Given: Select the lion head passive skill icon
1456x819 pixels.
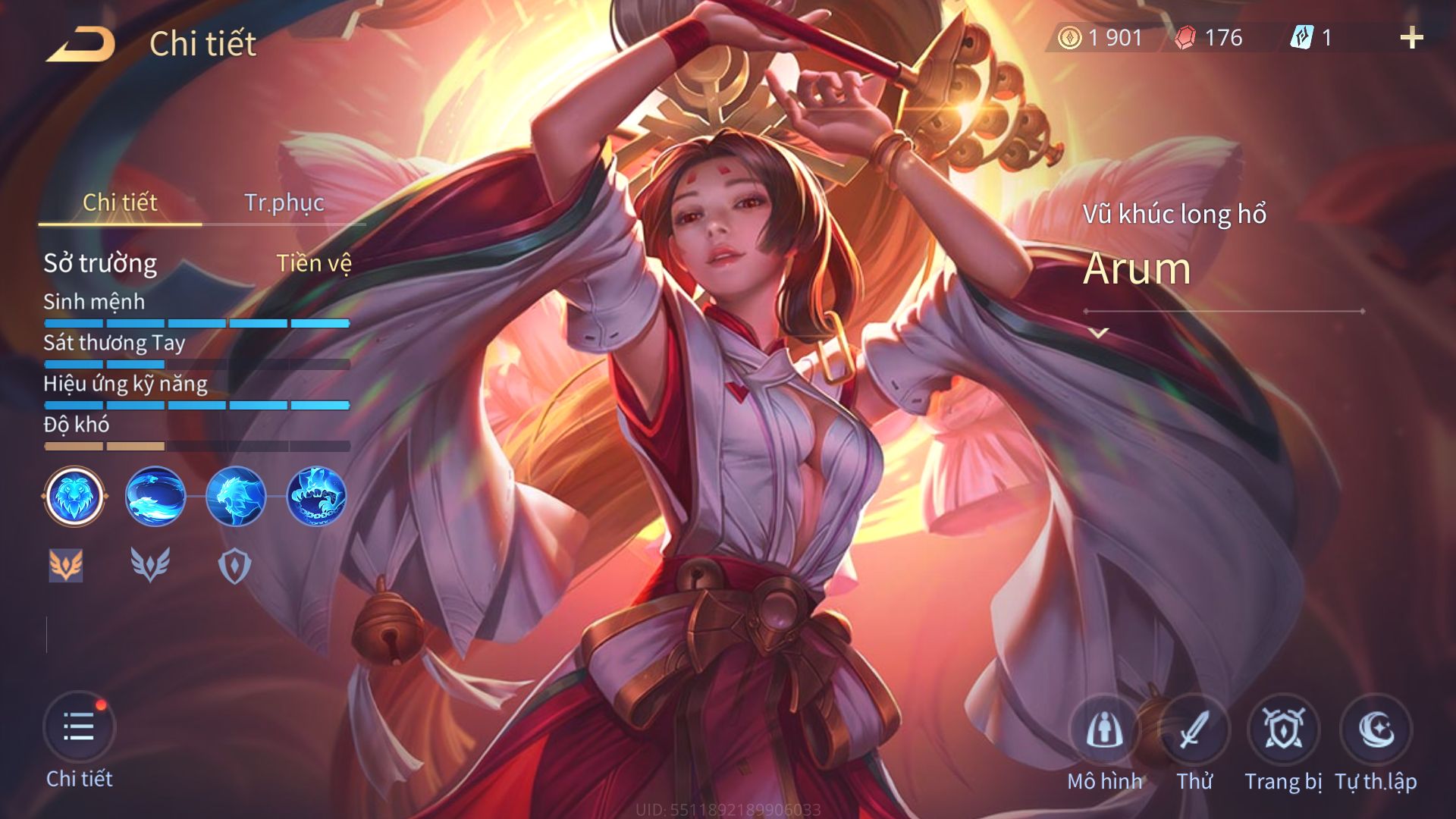Looking at the screenshot, I should pos(74,497).
